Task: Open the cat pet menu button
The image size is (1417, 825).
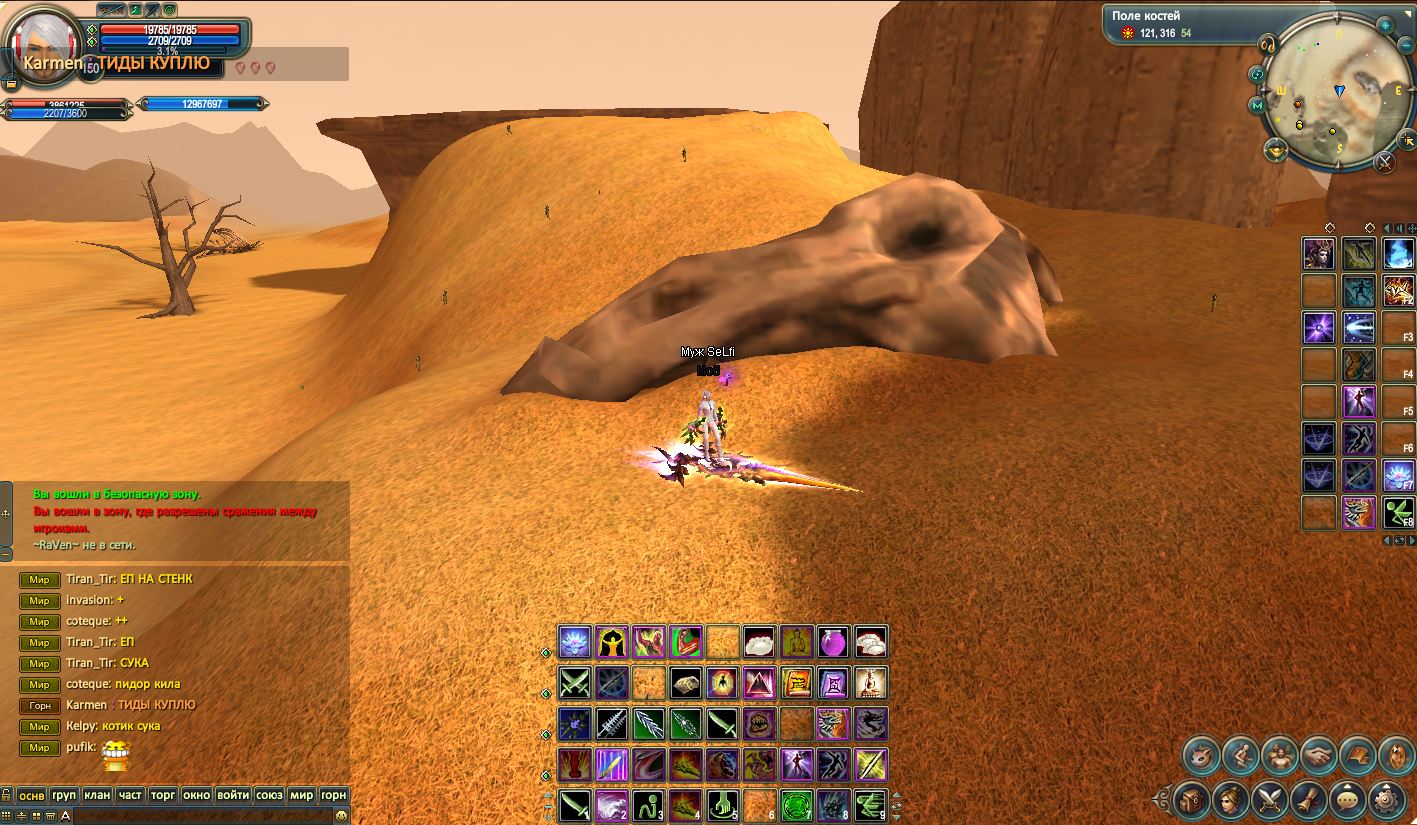Action: (1201, 756)
